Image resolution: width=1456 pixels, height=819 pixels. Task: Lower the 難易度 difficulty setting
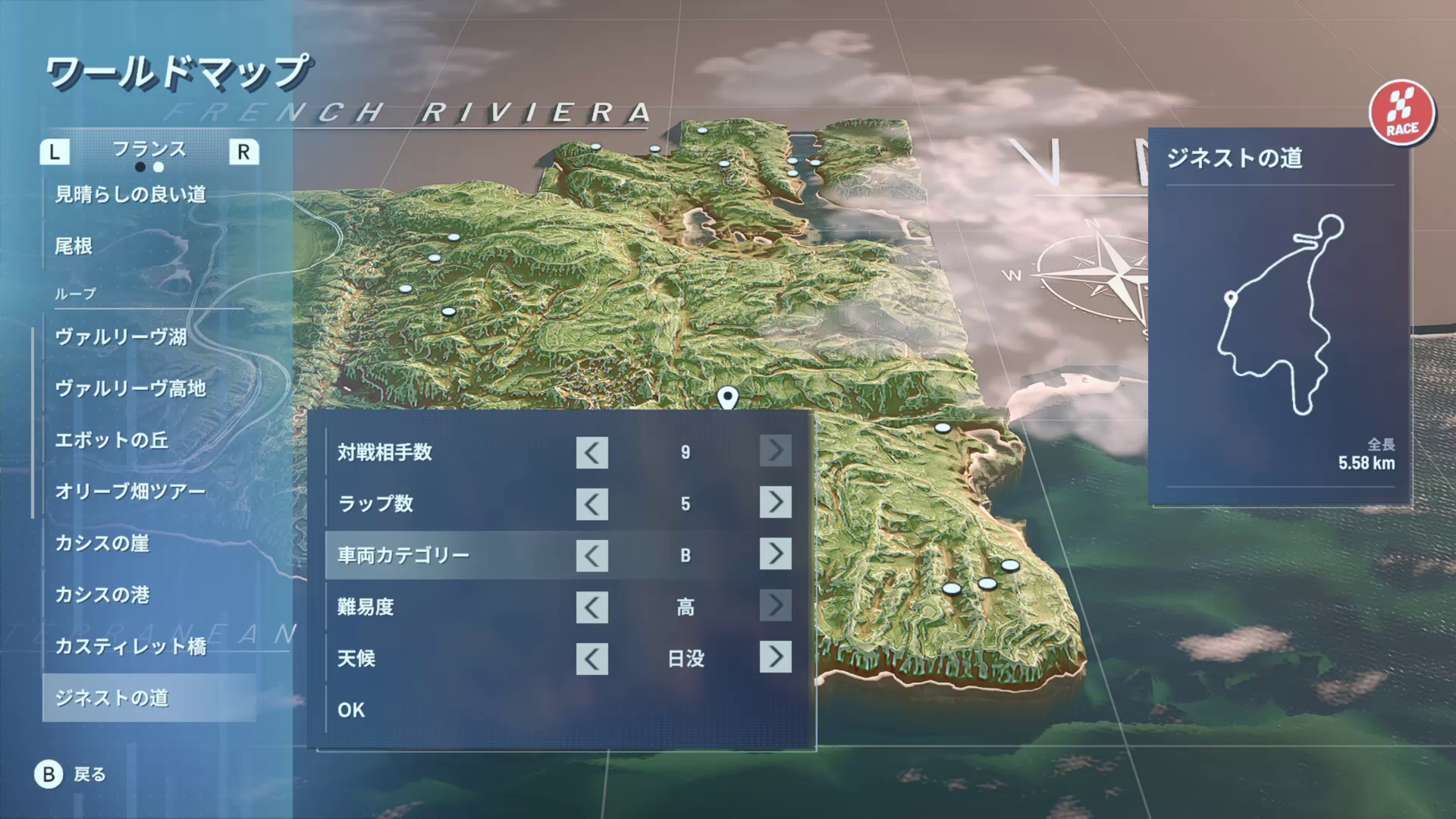(591, 607)
